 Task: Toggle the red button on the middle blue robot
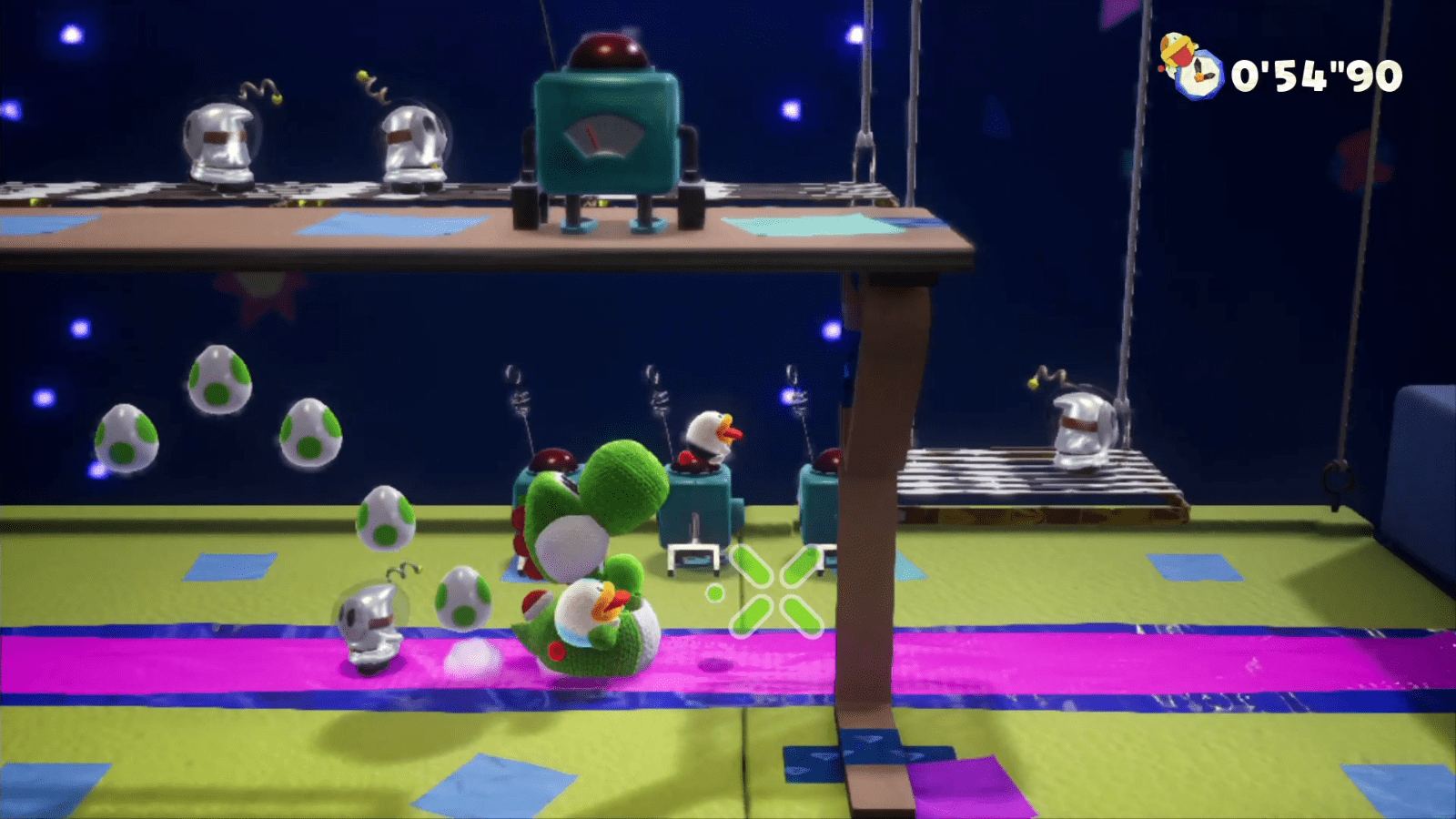point(689,460)
